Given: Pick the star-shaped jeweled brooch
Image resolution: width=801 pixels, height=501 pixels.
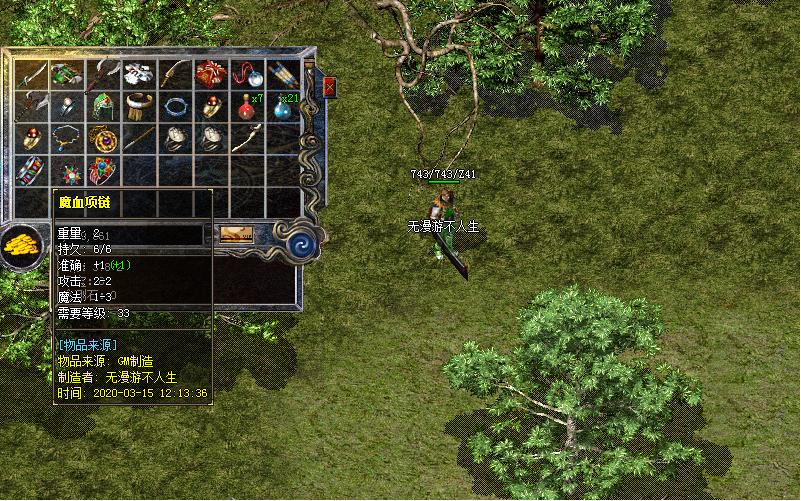Looking at the screenshot, I should tap(66, 170).
